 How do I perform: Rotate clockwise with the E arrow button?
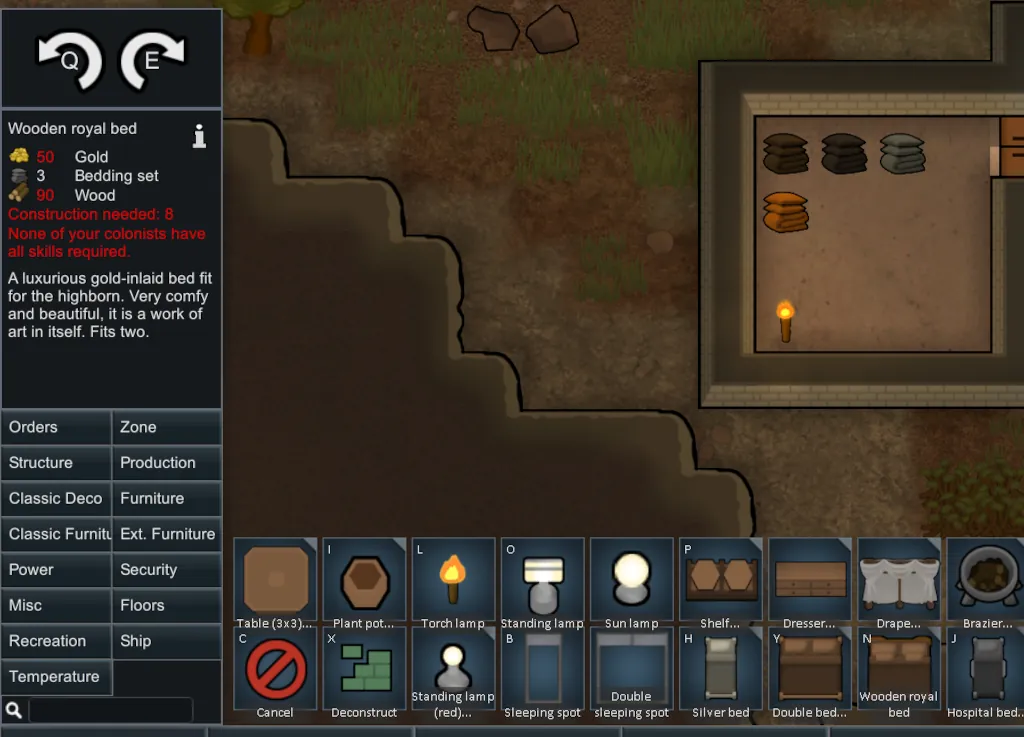(x=153, y=61)
